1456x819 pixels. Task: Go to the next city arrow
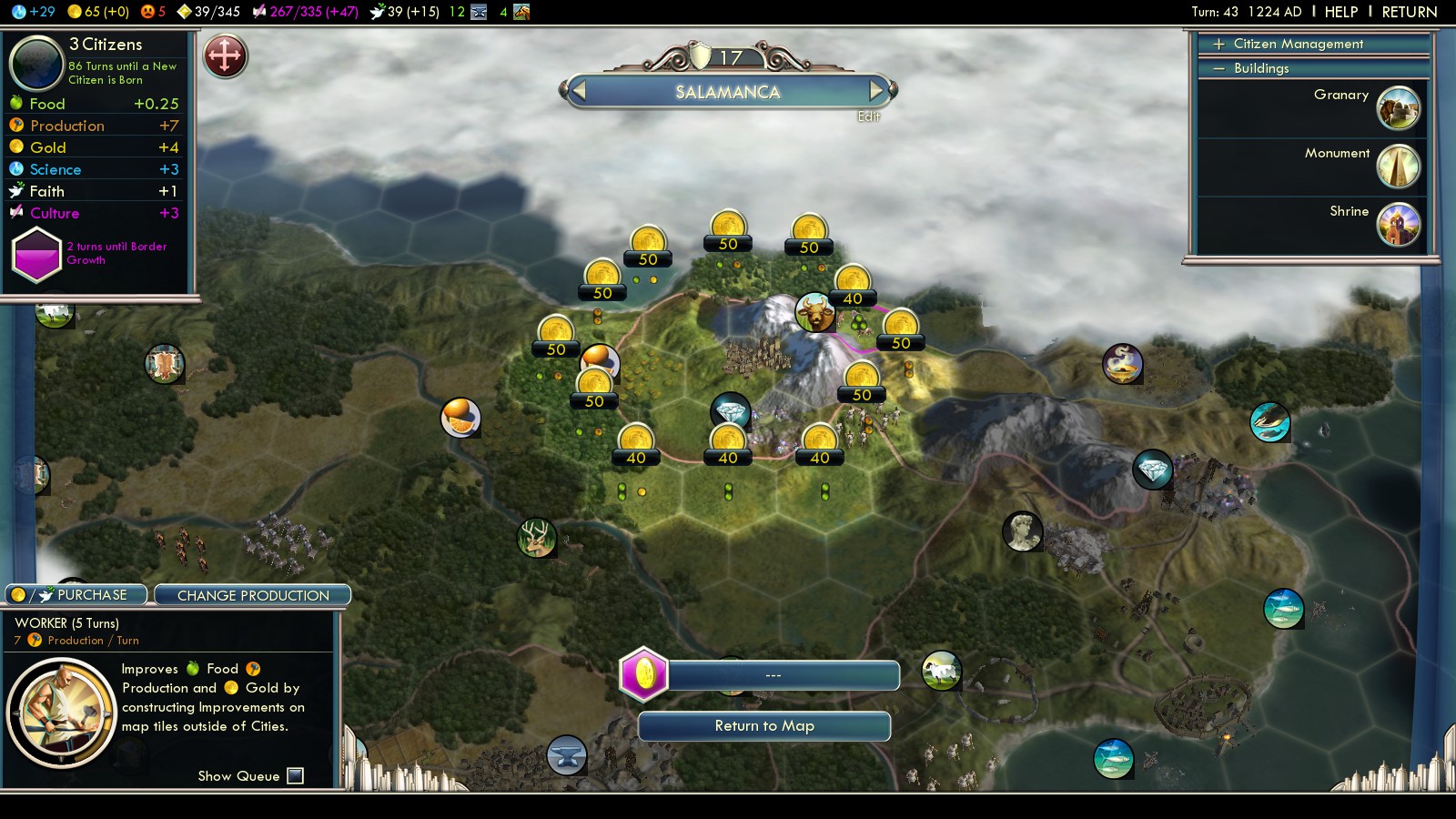coord(876,90)
